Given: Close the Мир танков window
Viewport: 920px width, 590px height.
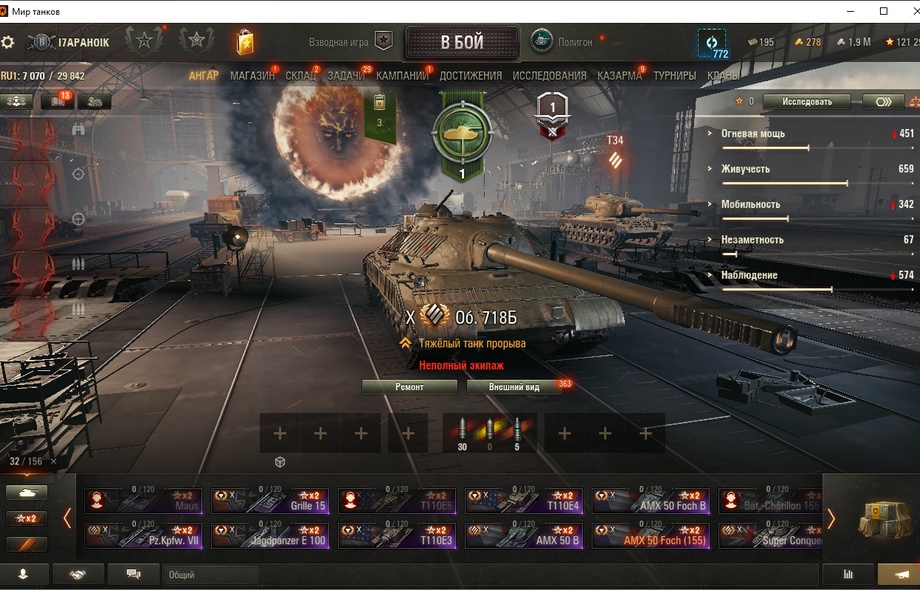Looking at the screenshot, I should pyautogui.click(x=905, y=11).
